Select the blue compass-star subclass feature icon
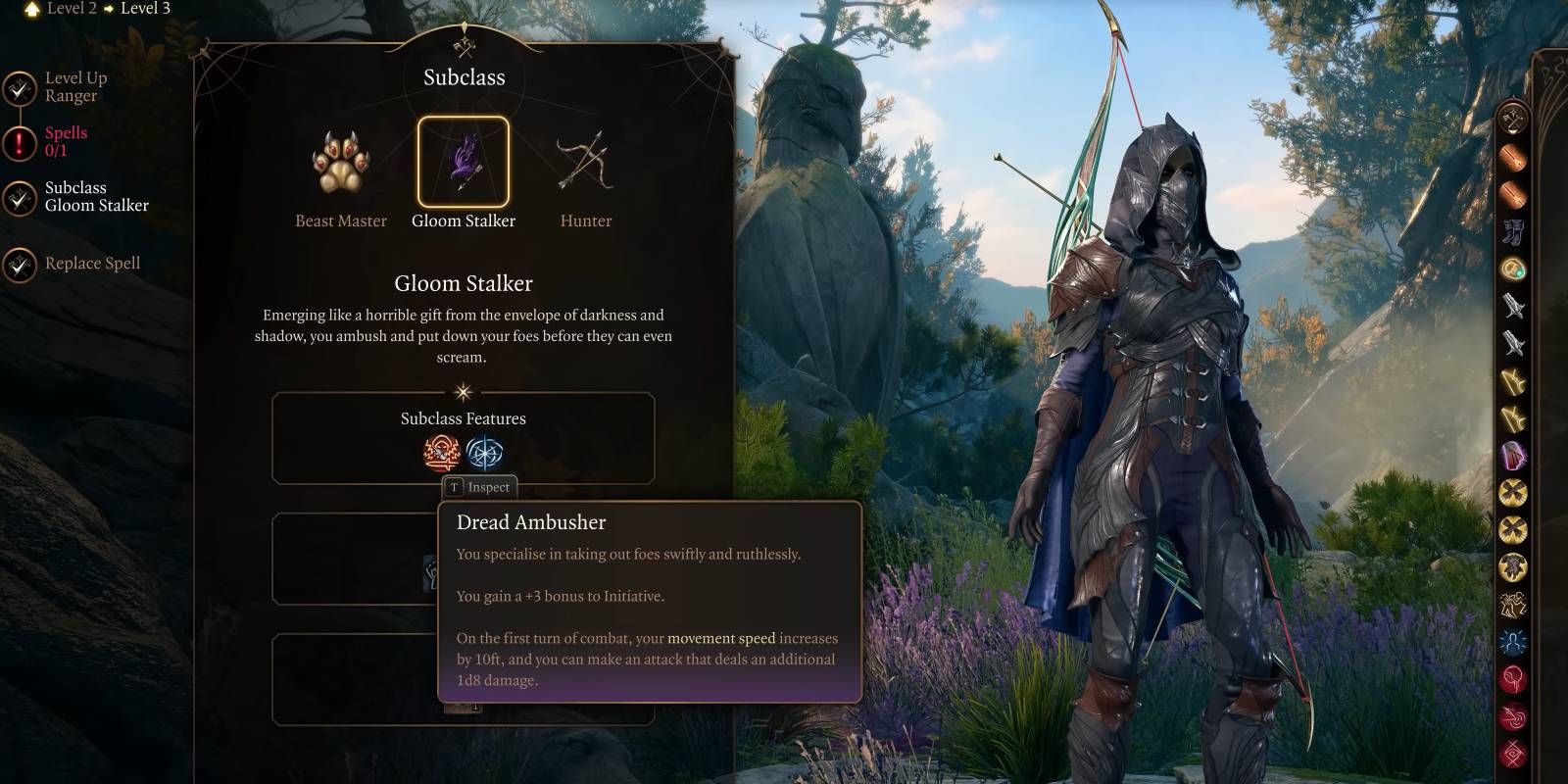The height and width of the screenshot is (784, 1568). coord(484,453)
